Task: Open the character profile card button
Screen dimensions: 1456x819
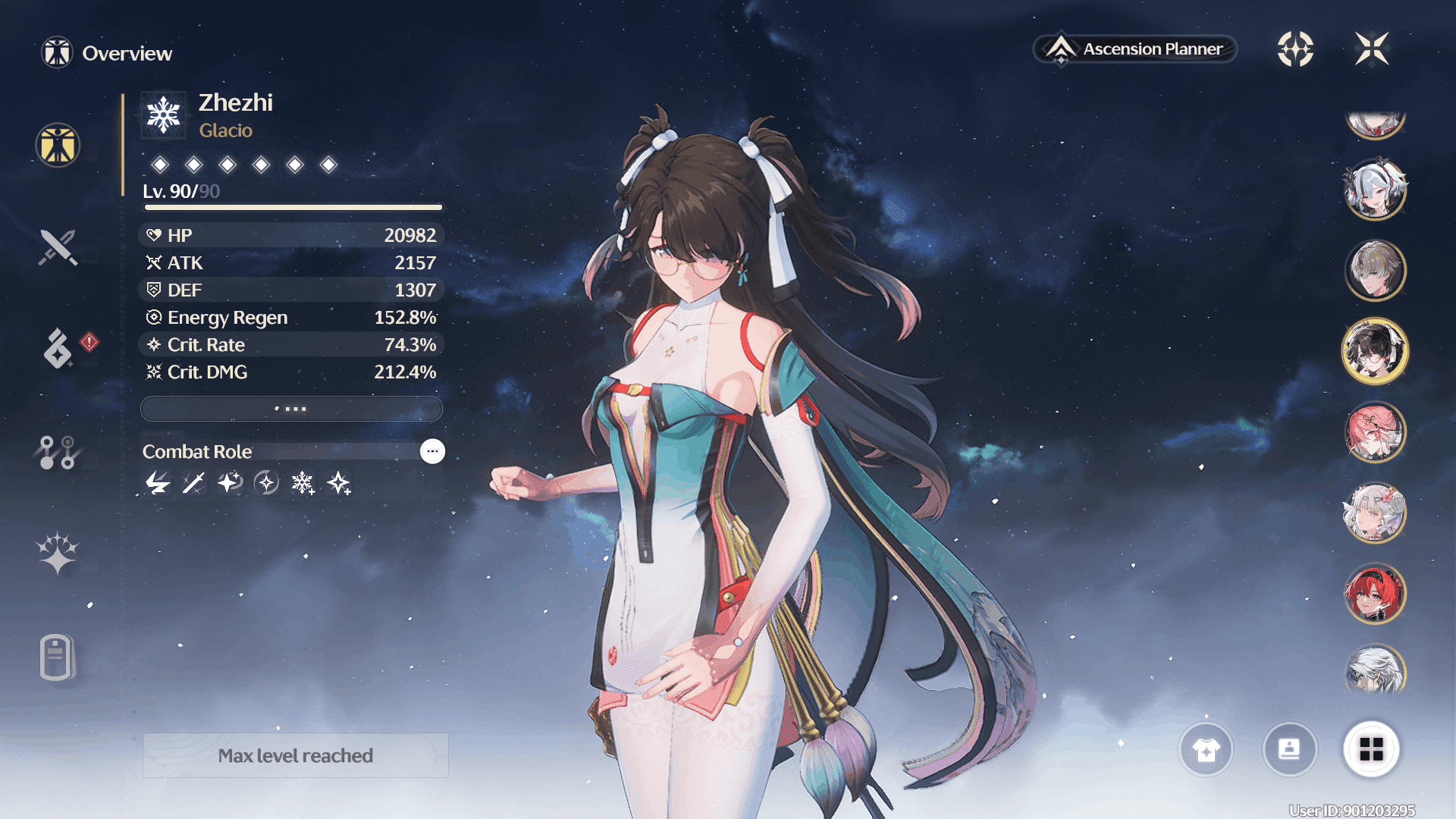Action: tap(1289, 750)
